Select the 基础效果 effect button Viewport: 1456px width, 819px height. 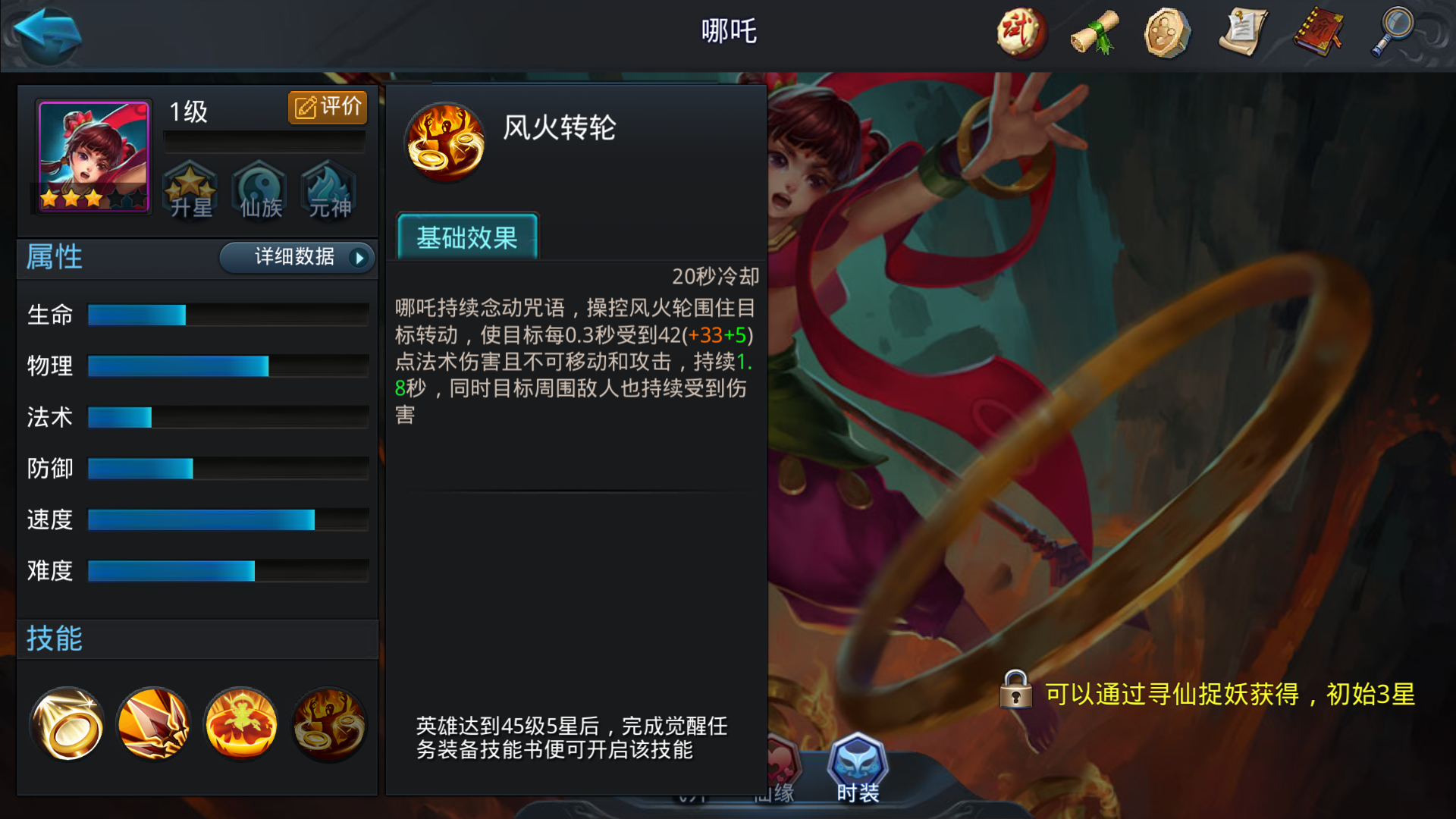[x=467, y=238]
